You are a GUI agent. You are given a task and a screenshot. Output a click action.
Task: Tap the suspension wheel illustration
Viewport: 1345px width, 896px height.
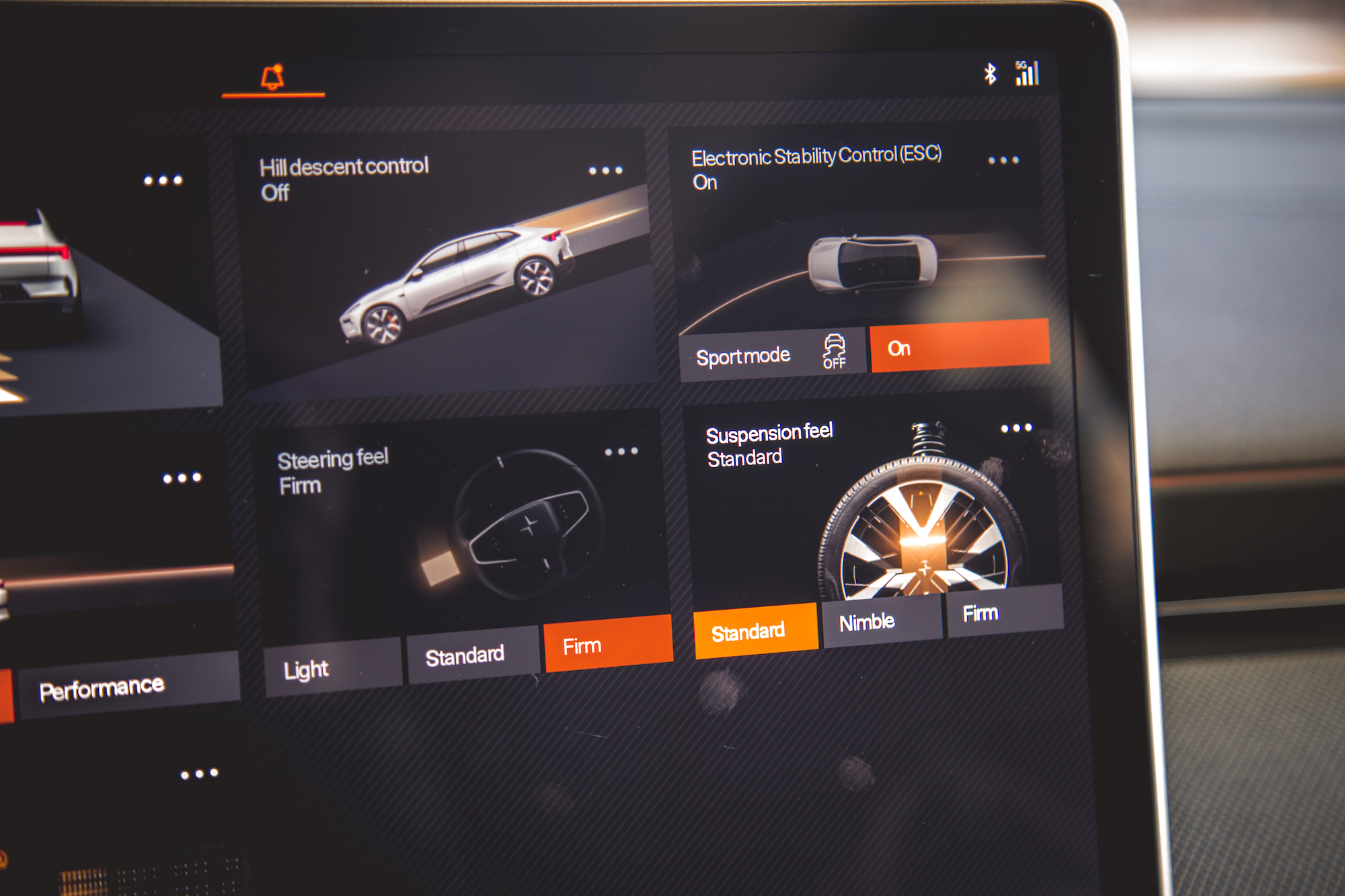coord(921,531)
